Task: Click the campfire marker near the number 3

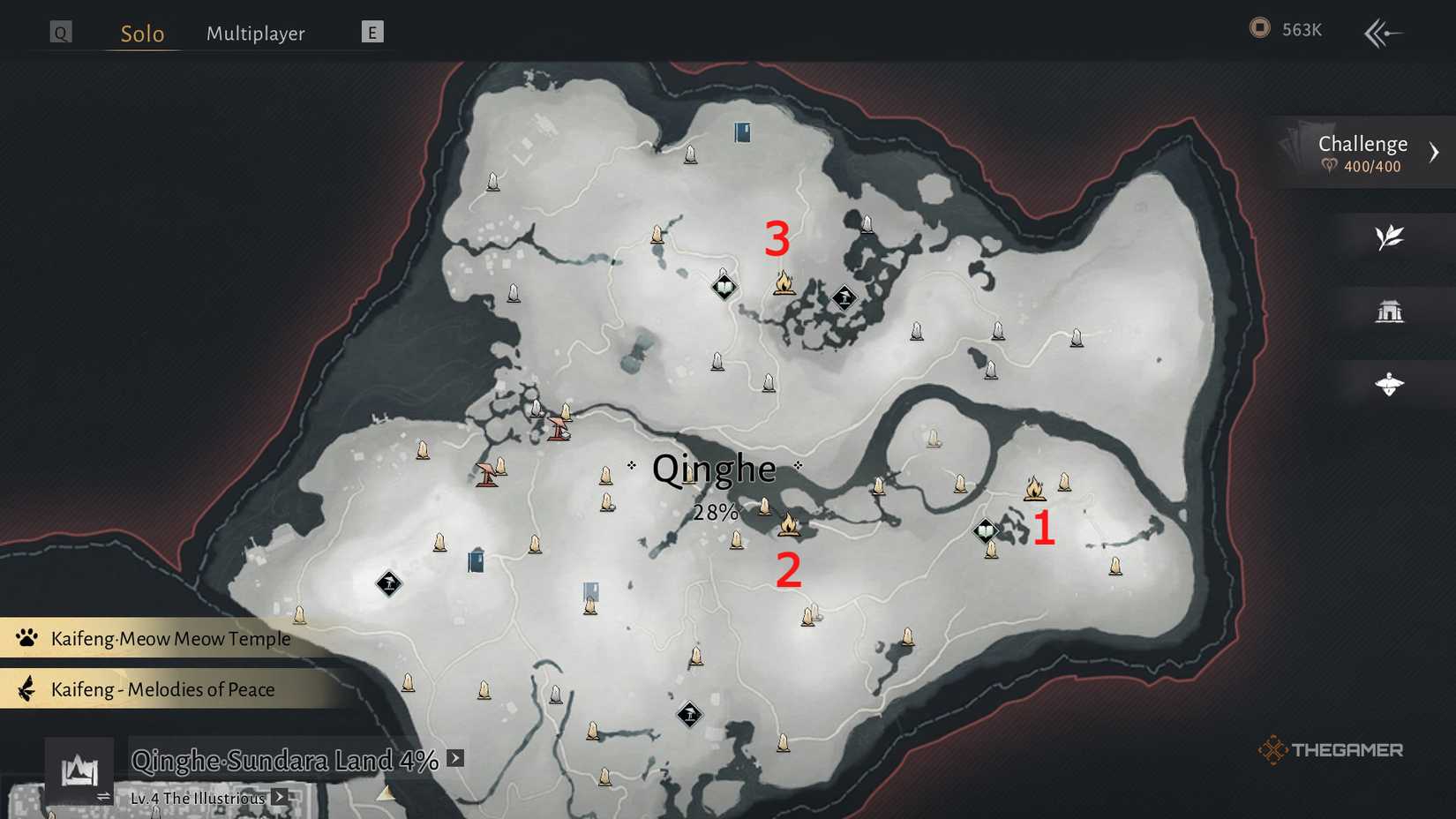Action: 784,282
